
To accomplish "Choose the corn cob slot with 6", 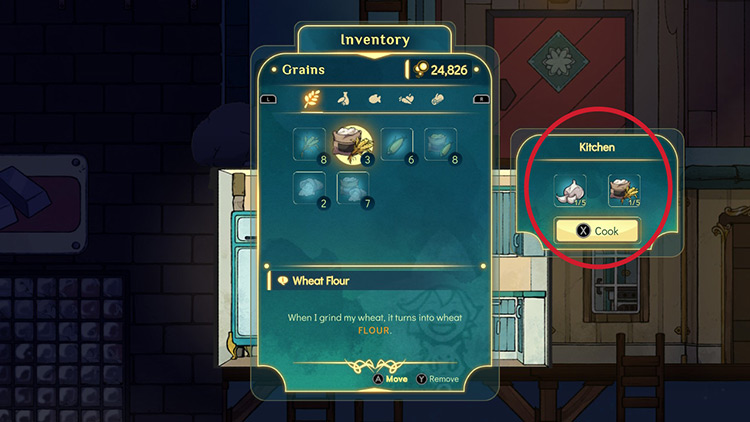I will click(396, 145).
